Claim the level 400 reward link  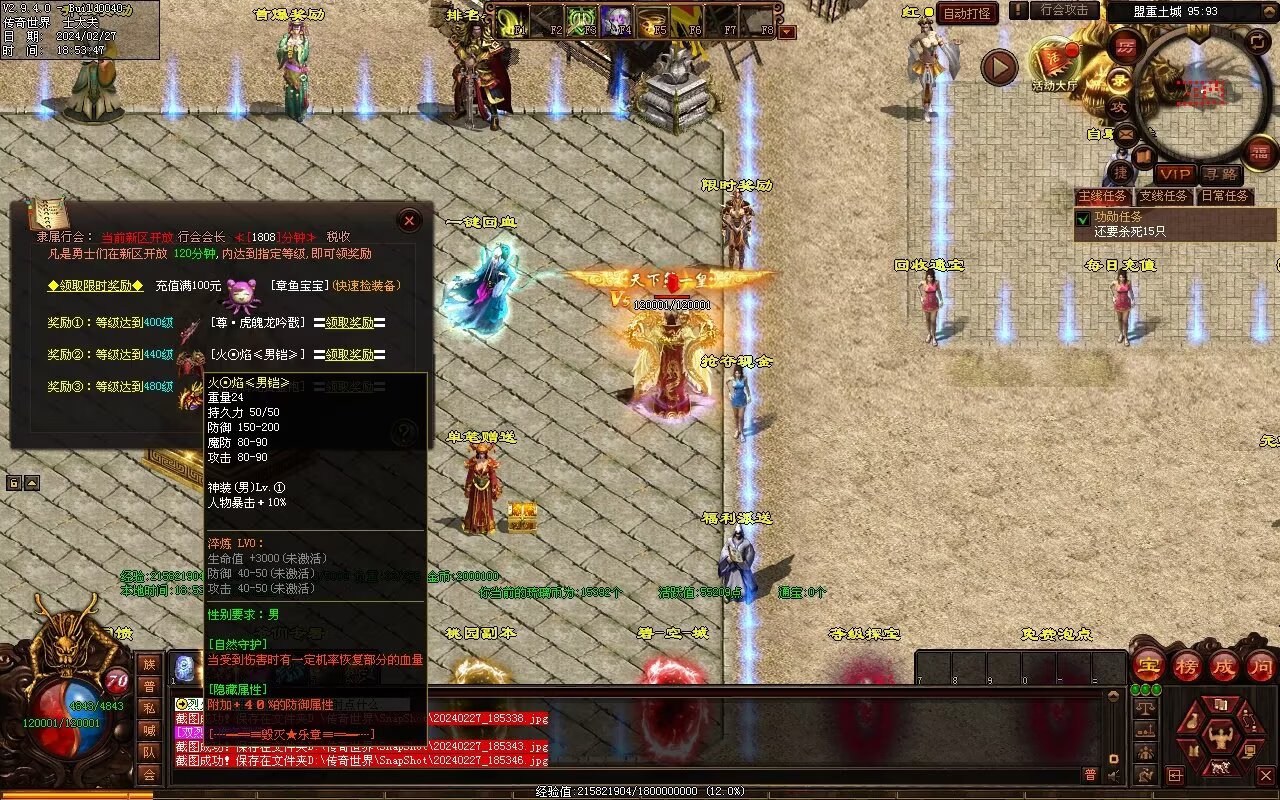[x=350, y=323]
